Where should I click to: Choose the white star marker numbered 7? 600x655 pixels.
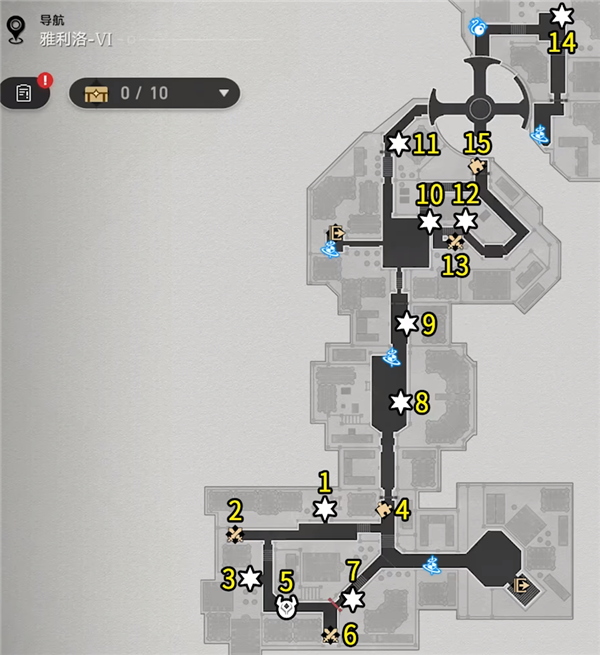pyautogui.click(x=353, y=599)
